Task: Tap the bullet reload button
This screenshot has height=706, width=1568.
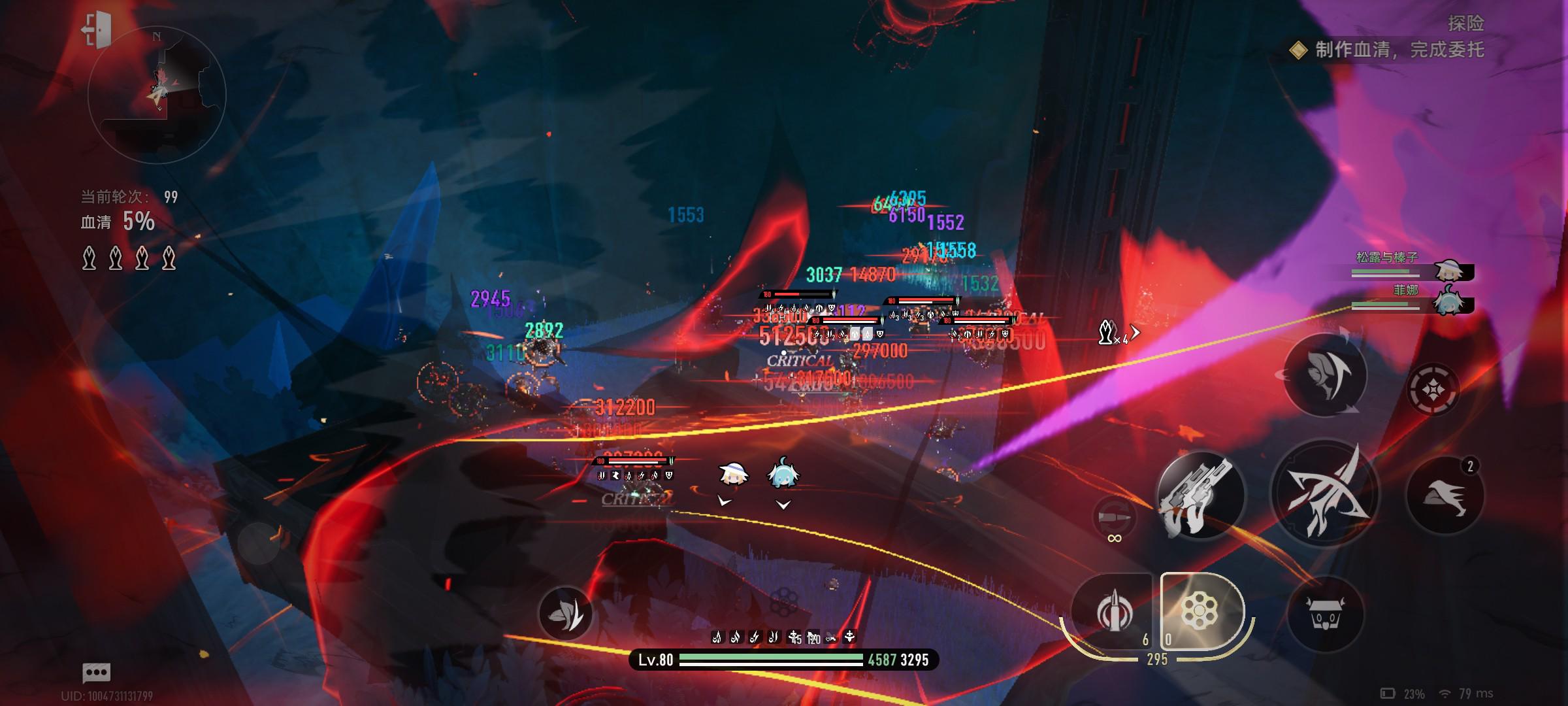Action: pos(1115,518)
